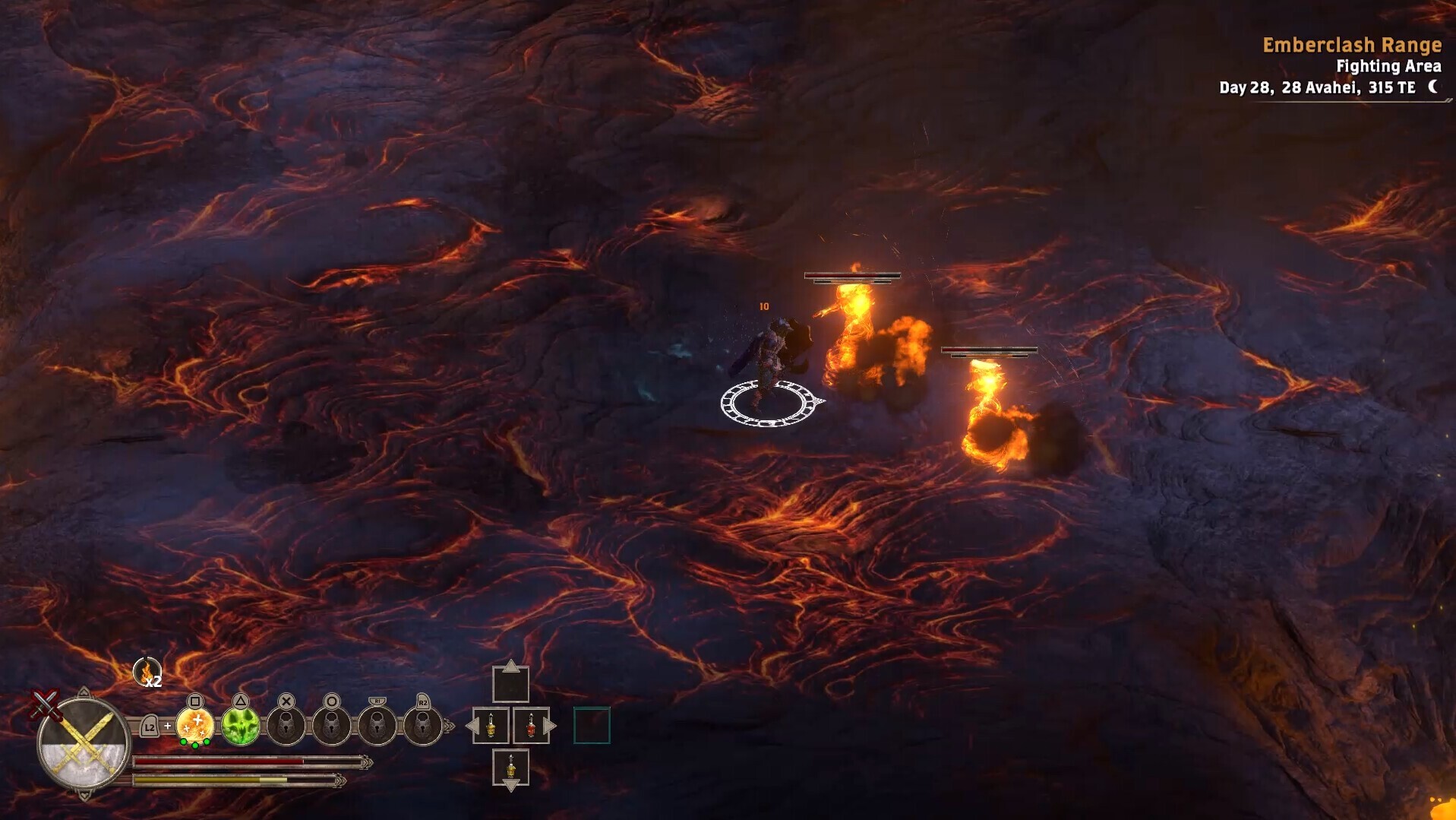Click the Fighting Area subtitle text
This screenshot has width=1456, height=820.
click(1388, 67)
